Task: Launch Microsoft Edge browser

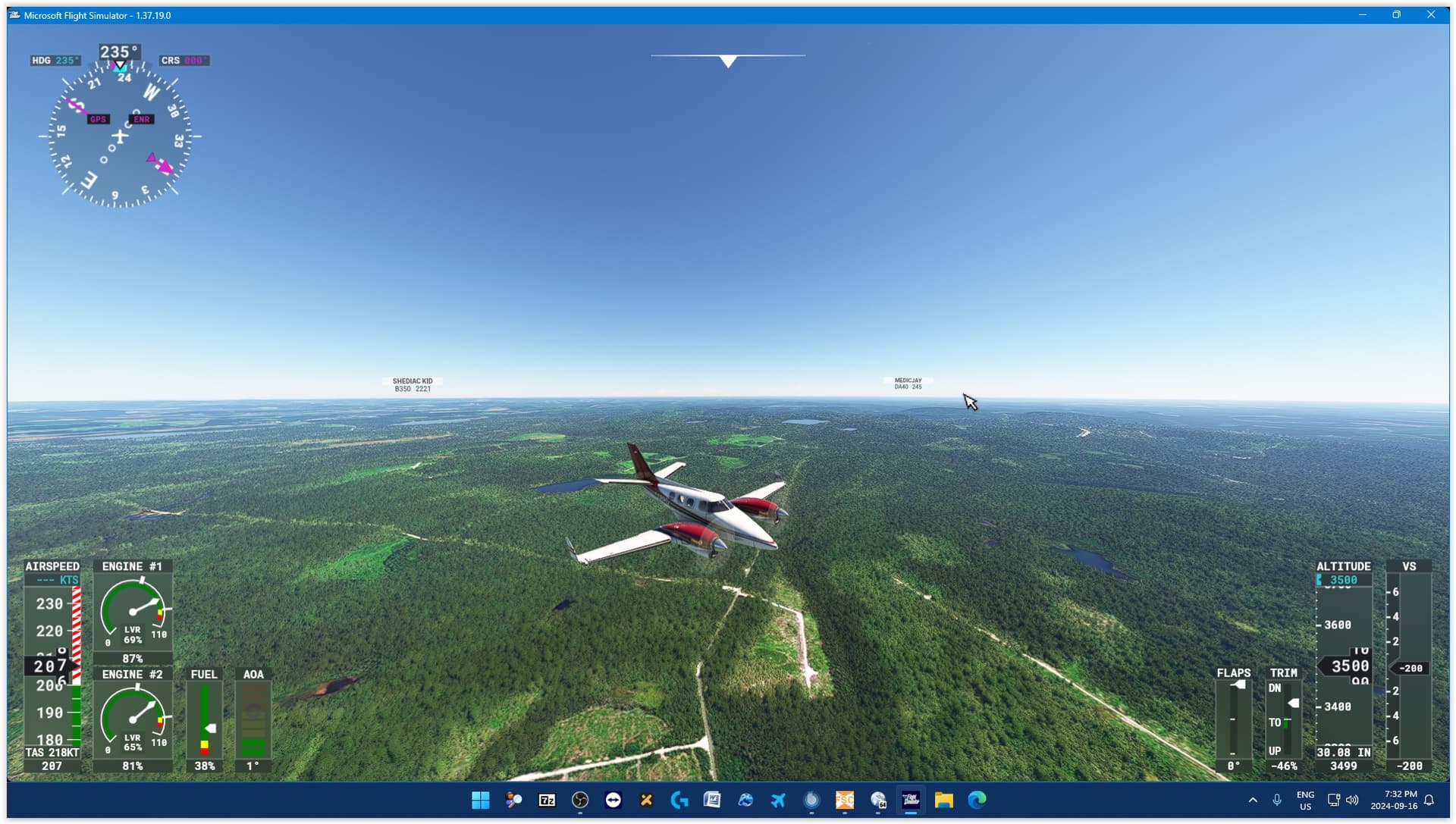Action: pos(978,800)
